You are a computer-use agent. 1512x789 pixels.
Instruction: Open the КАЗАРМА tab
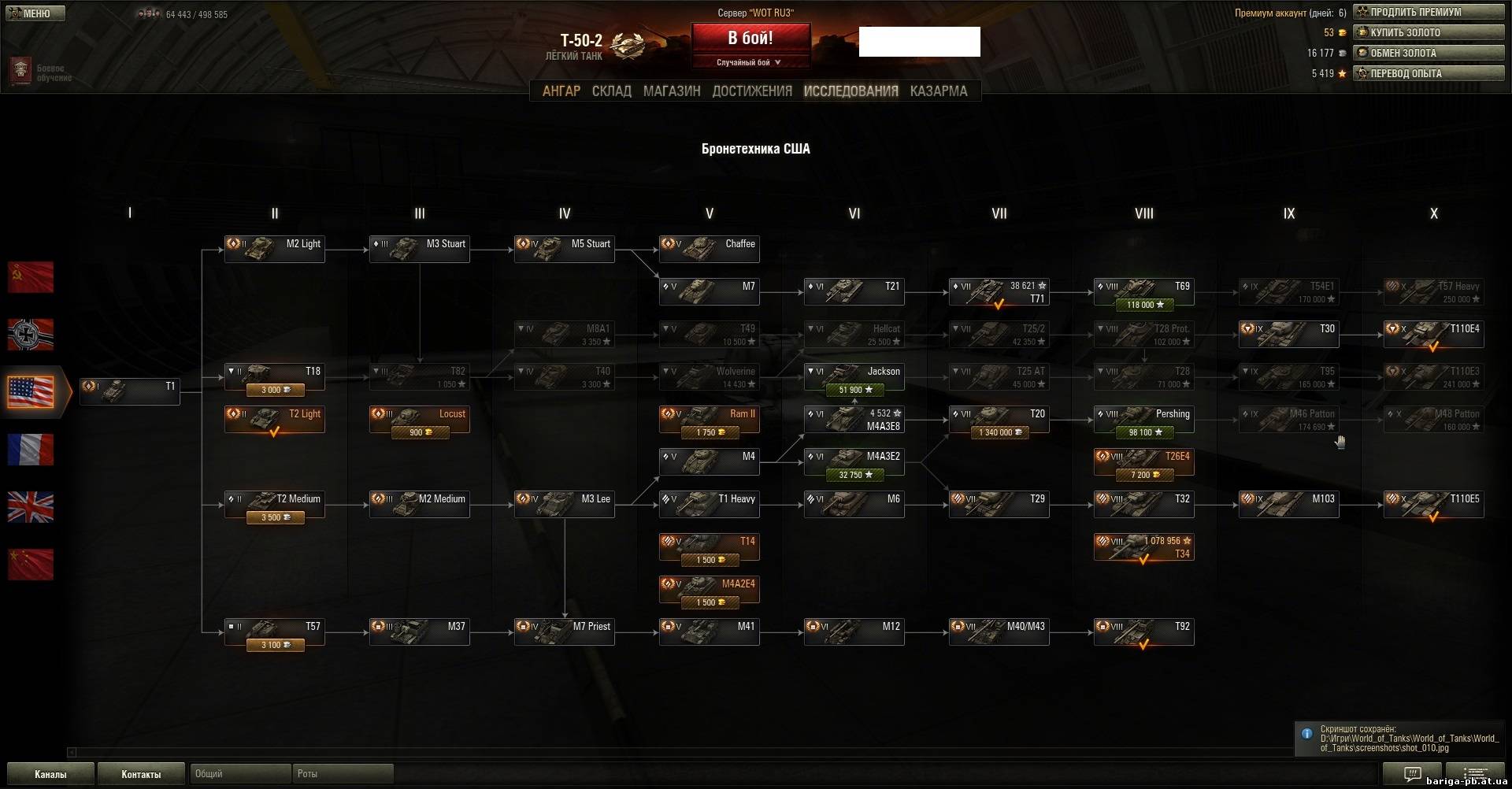pos(938,91)
